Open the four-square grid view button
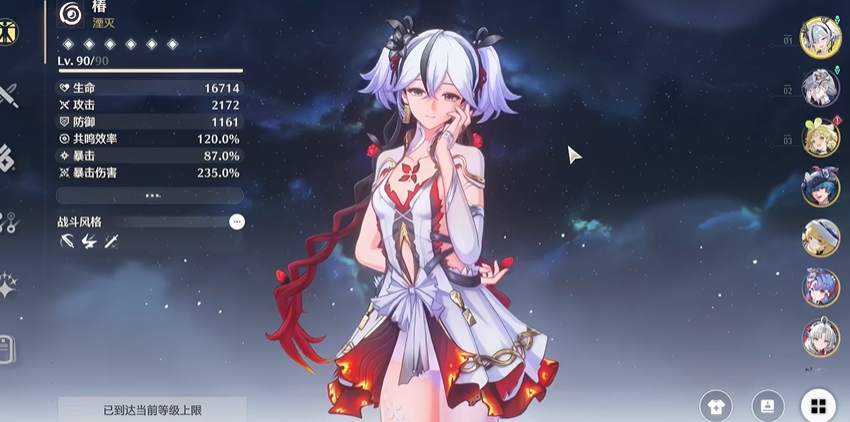The height and width of the screenshot is (422, 850). point(818,406)
